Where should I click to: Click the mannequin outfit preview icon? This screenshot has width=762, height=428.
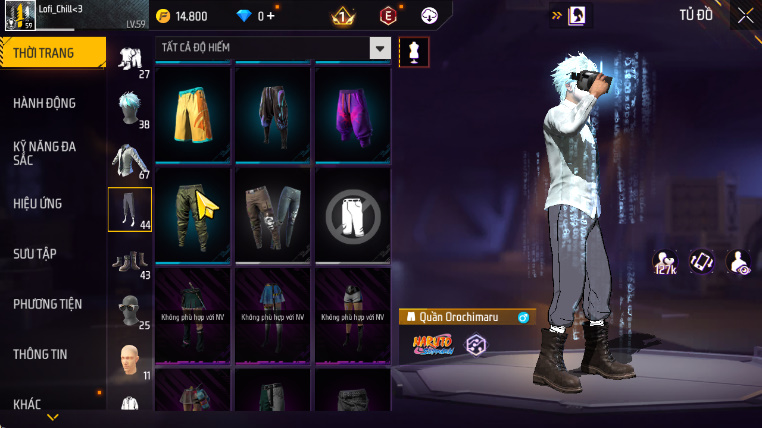(x=414, y=52)
